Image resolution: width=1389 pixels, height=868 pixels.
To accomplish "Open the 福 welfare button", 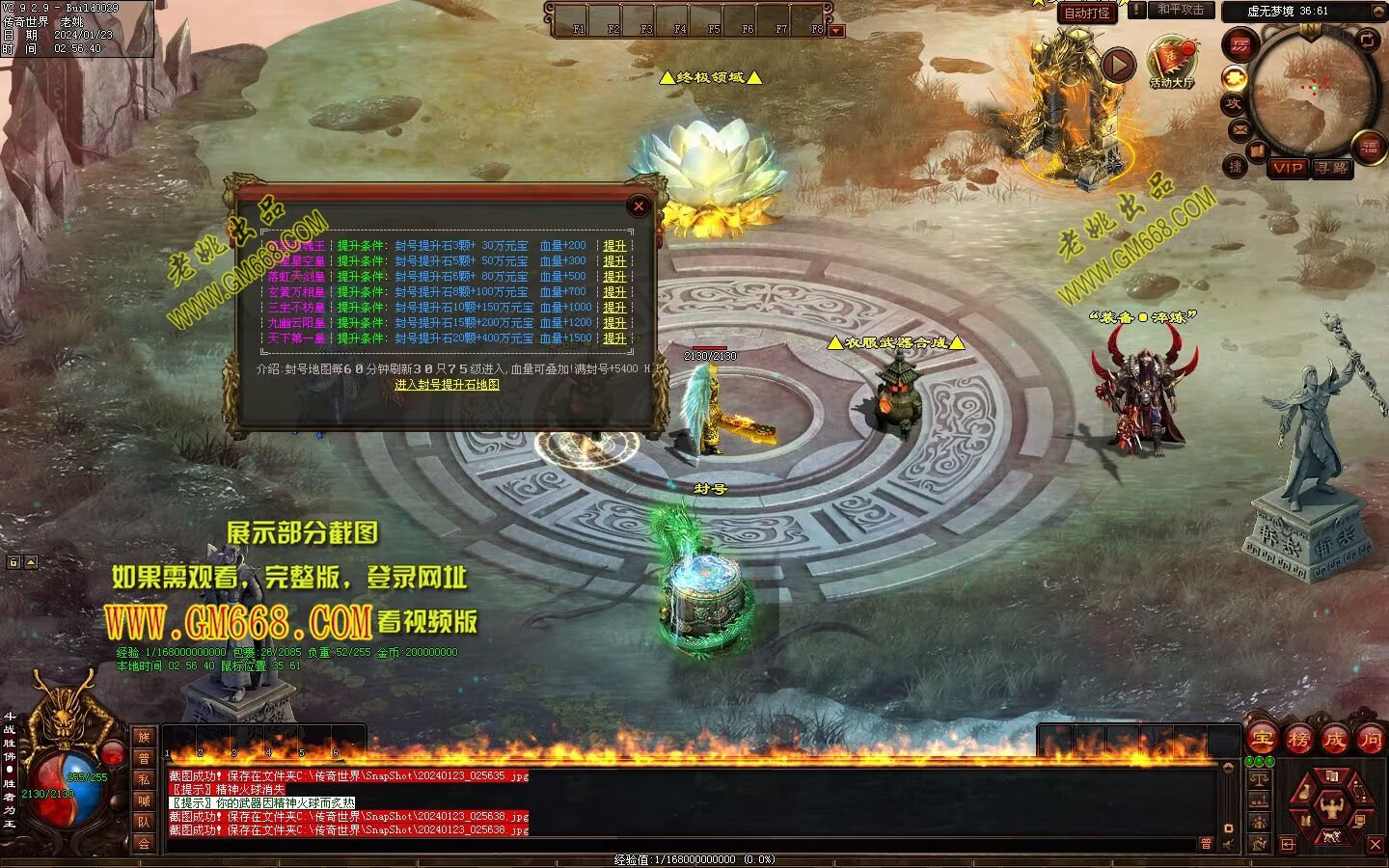I will pyautogui.click(x=1369, y=148).
